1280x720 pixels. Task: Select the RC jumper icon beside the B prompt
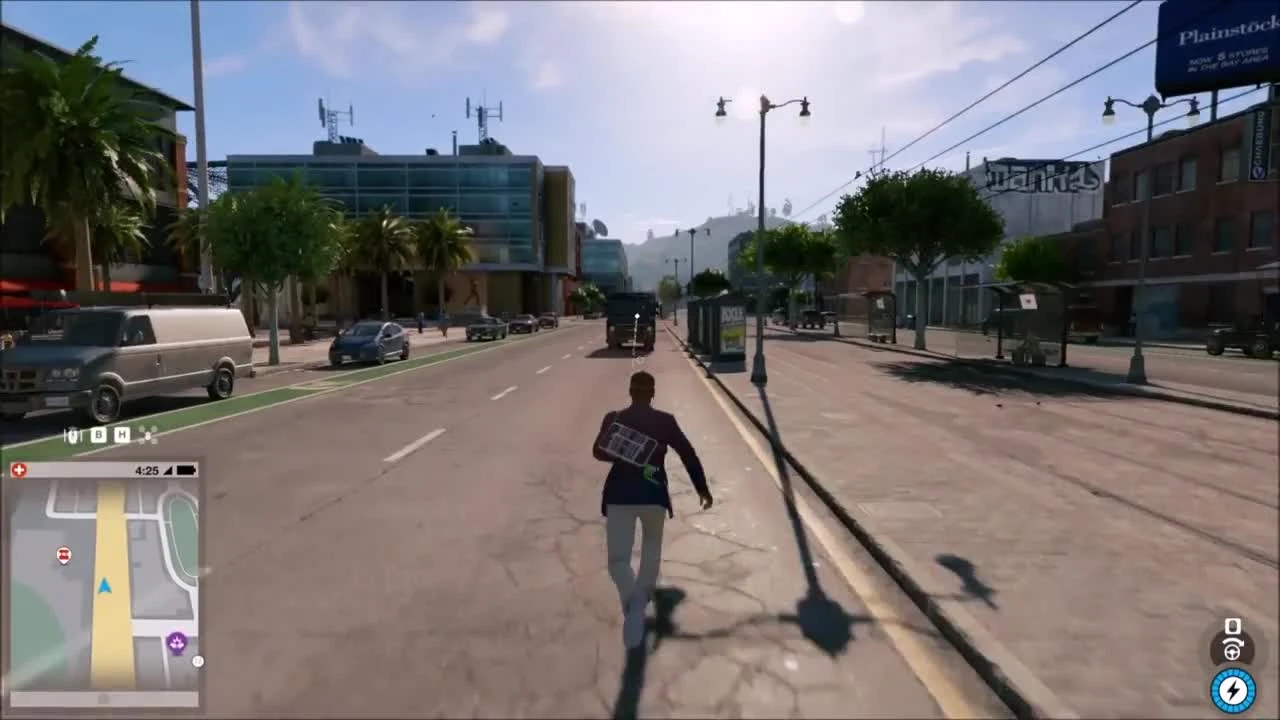coord(72,435)
